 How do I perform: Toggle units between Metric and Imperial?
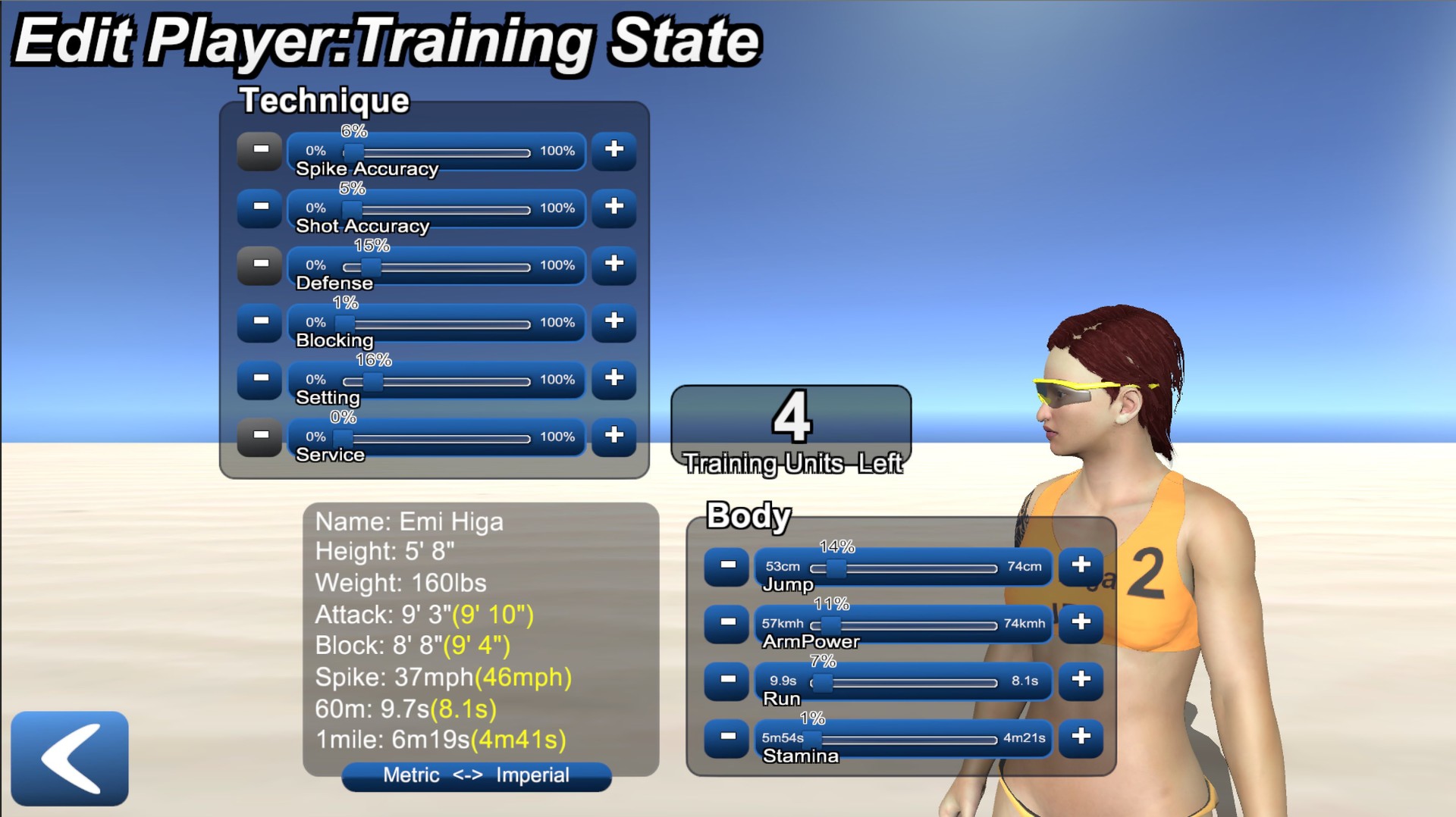[x=477, y=775]
